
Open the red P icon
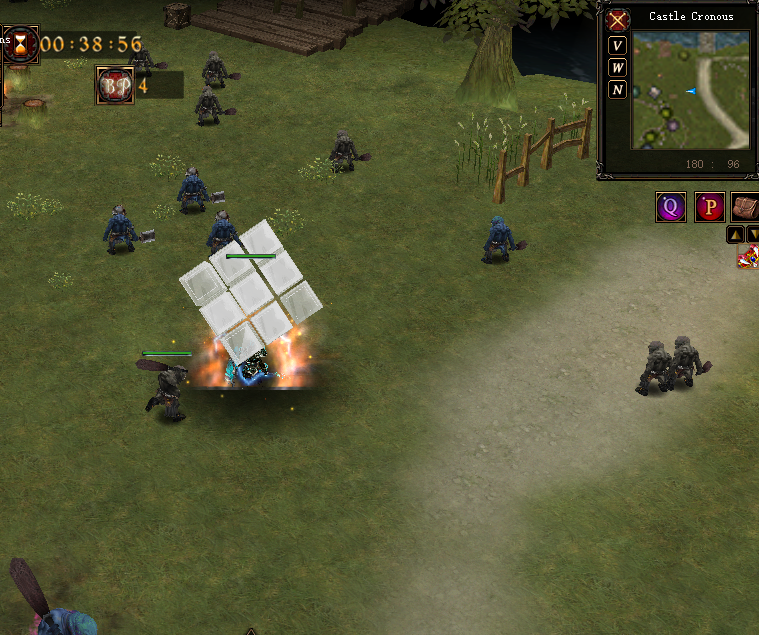[710, 207]
